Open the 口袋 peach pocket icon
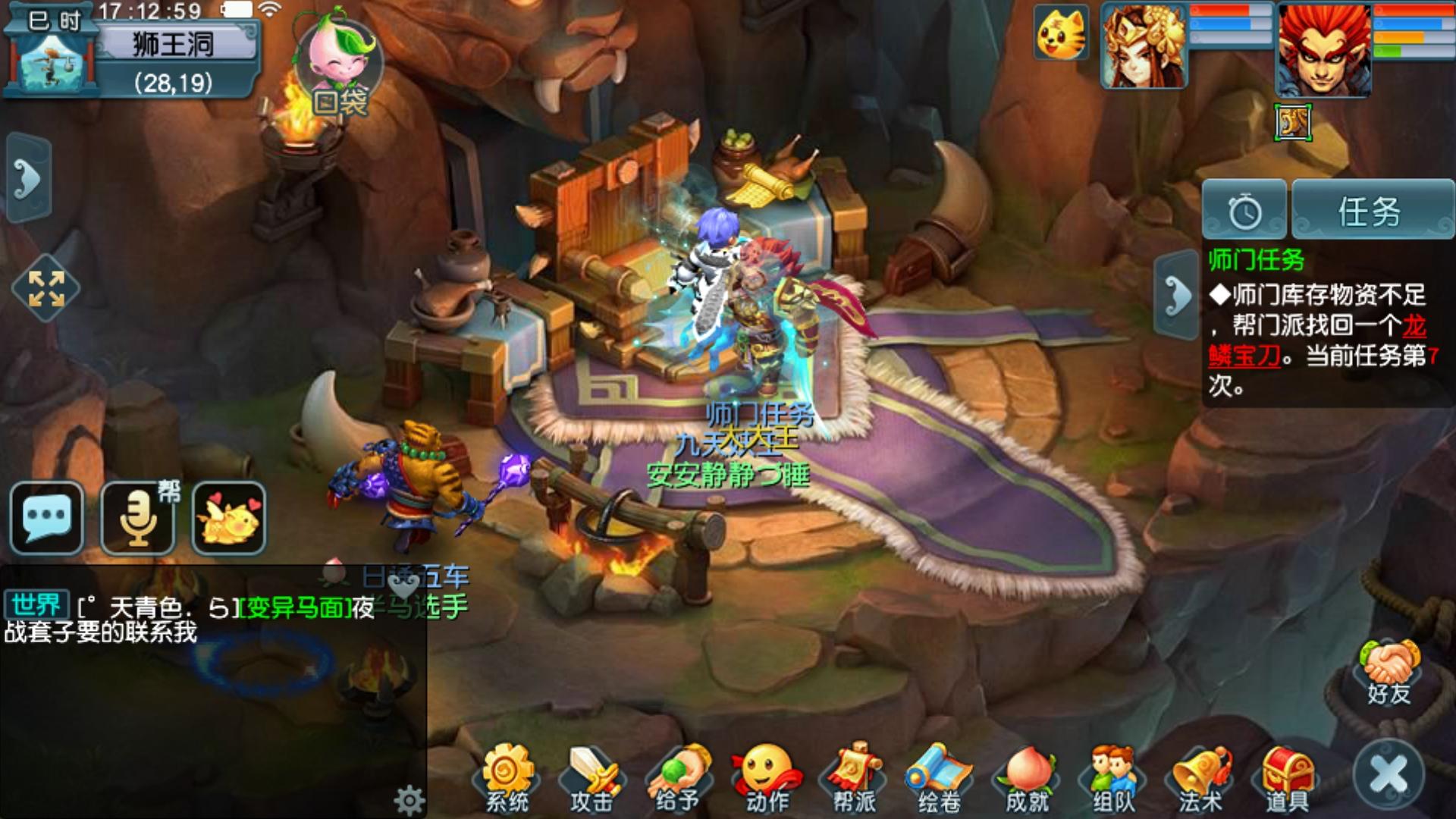The height and width of the screenshot is (819, 1456). (339, 73)
